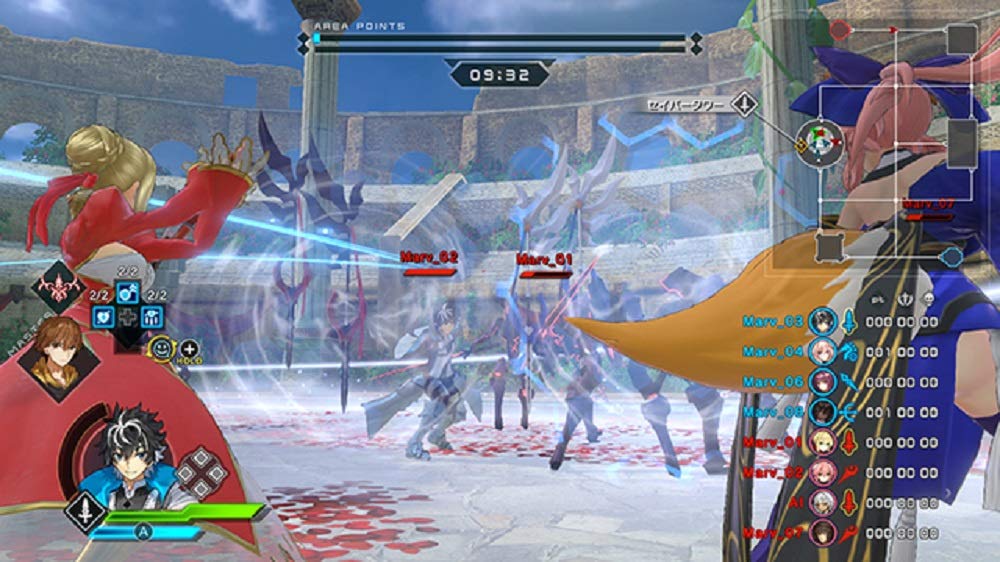Select the circular center node on minimap
The height and width of the screenshot is (562, 1000).
pos(819,144)
